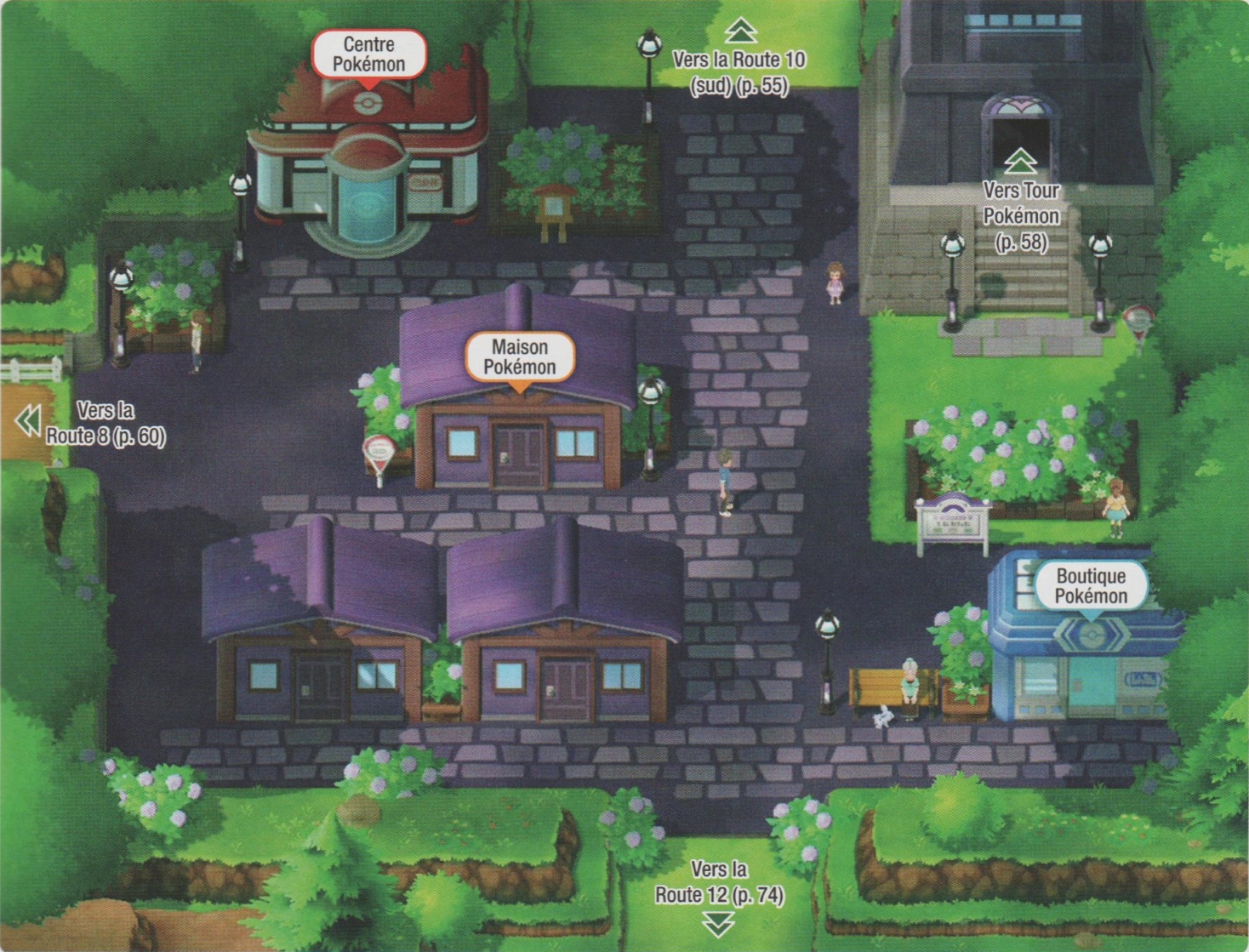Viewport: 1249px width, 952px height.
Task: Select the Vers Tour Pokémon label
Action: [1021, 216]
